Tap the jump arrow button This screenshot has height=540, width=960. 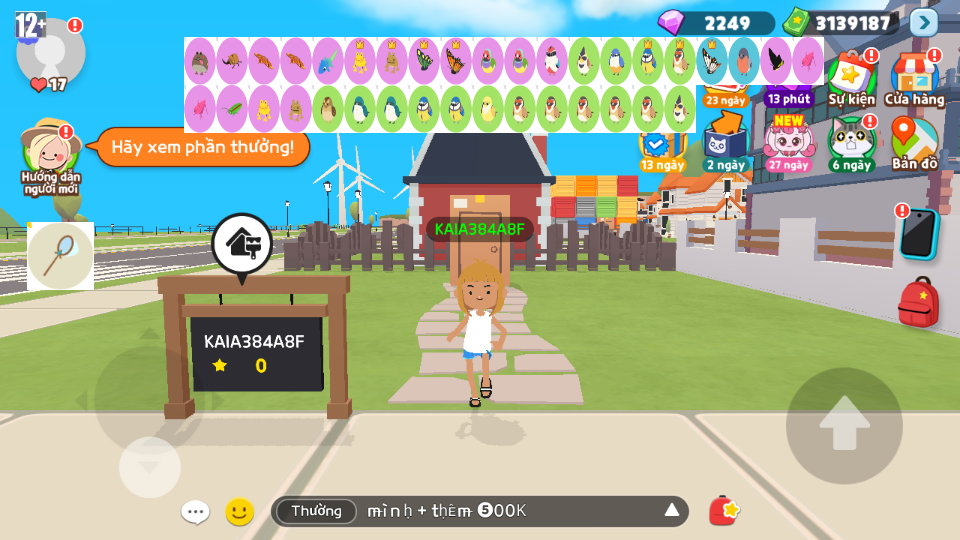click(844, 426)
